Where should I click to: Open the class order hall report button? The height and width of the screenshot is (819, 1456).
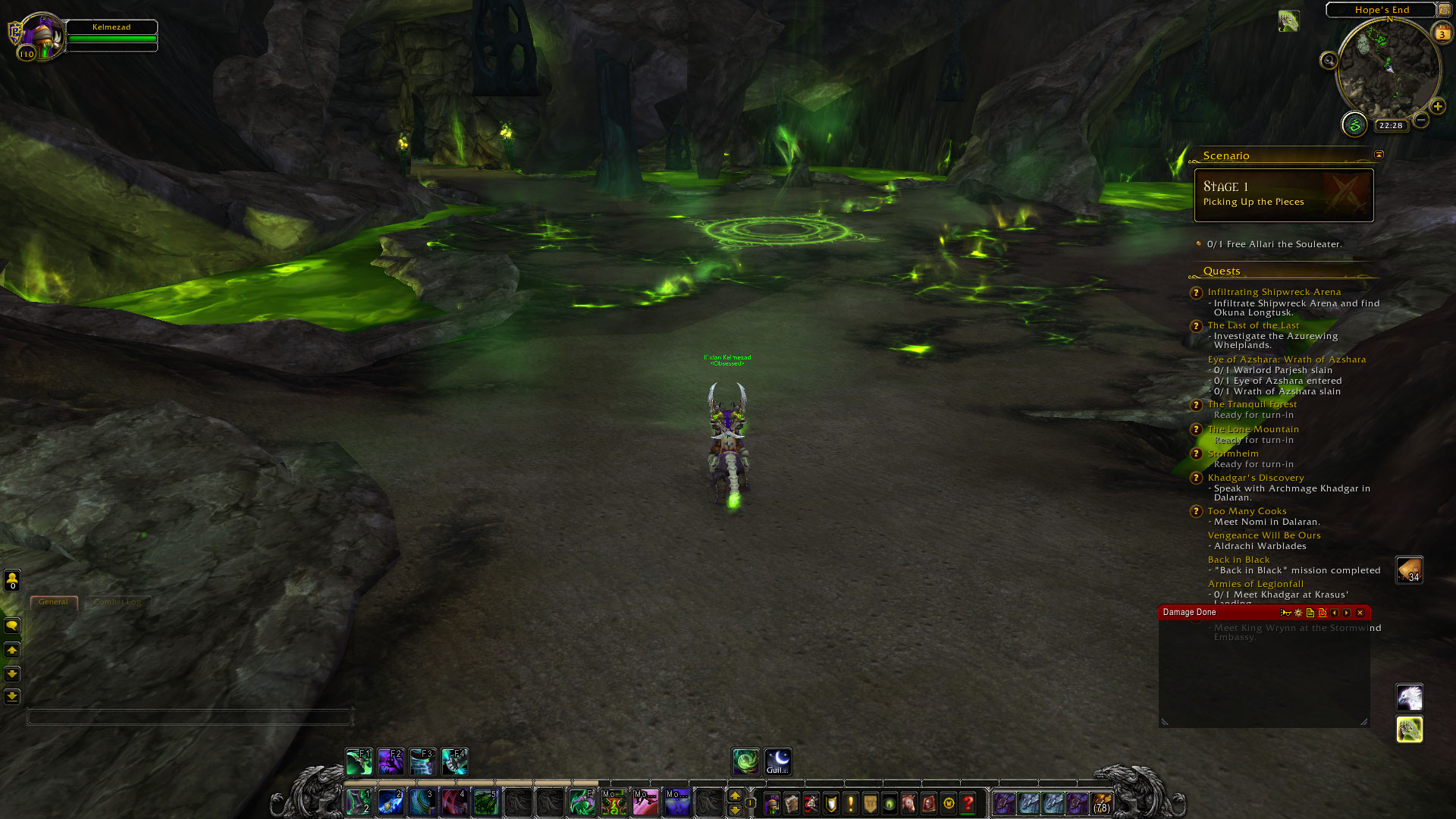coord(1354,124)
